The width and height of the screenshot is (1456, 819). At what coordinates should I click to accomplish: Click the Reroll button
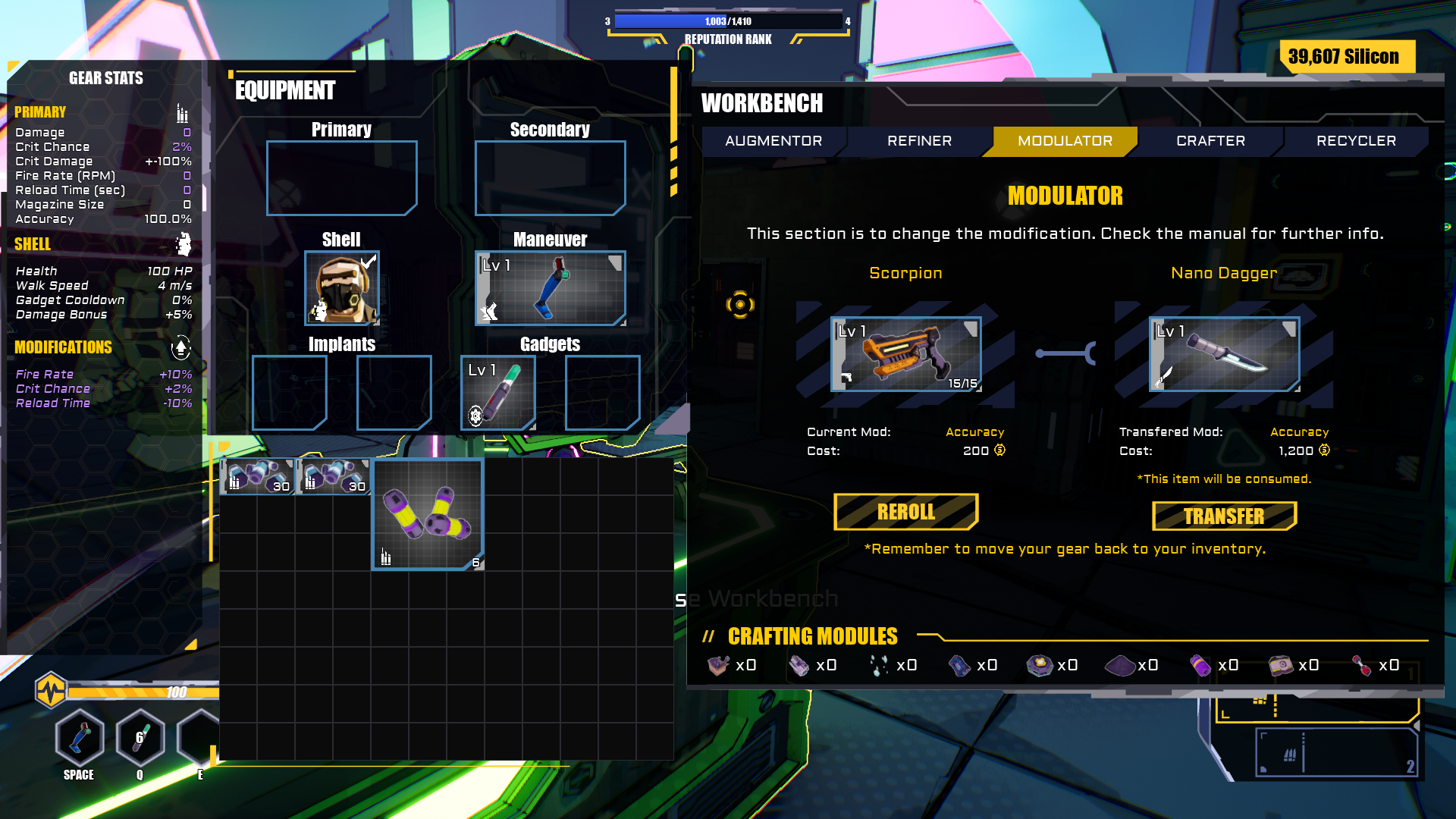tap(905, 513)
